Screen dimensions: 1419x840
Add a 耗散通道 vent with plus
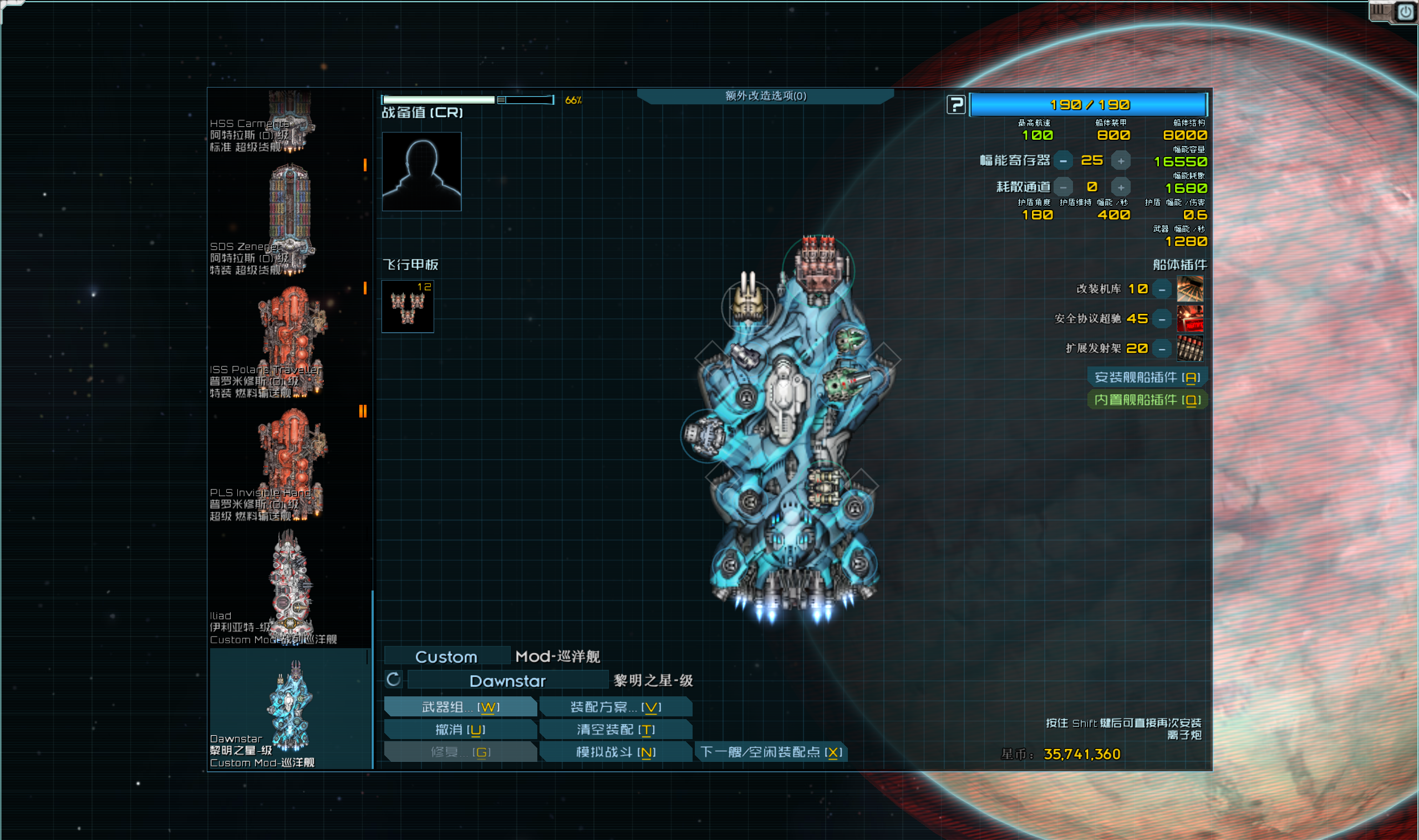(x=1120, y=187)
